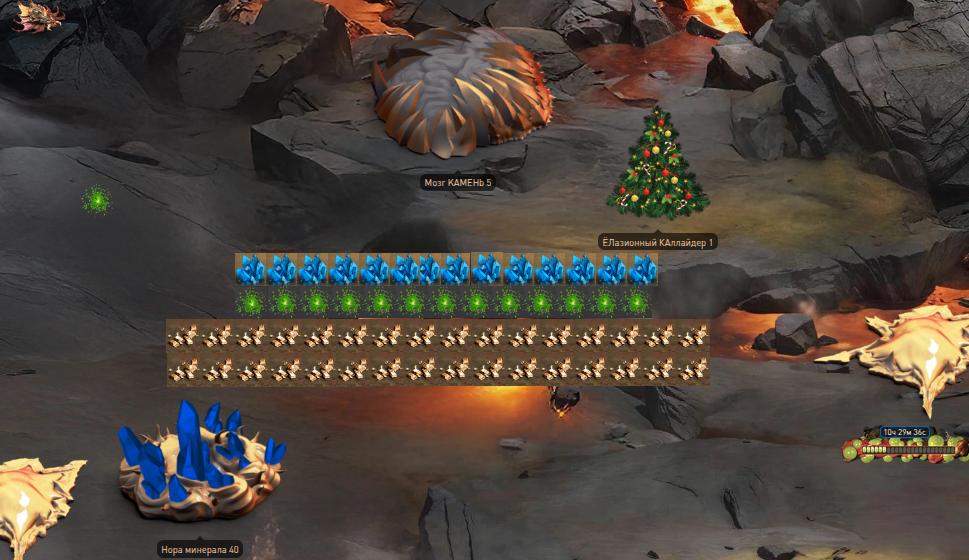Click the caterpillar with the countdown timer
Viewport: 969px width, 560px height.
[x=904, y=450]
